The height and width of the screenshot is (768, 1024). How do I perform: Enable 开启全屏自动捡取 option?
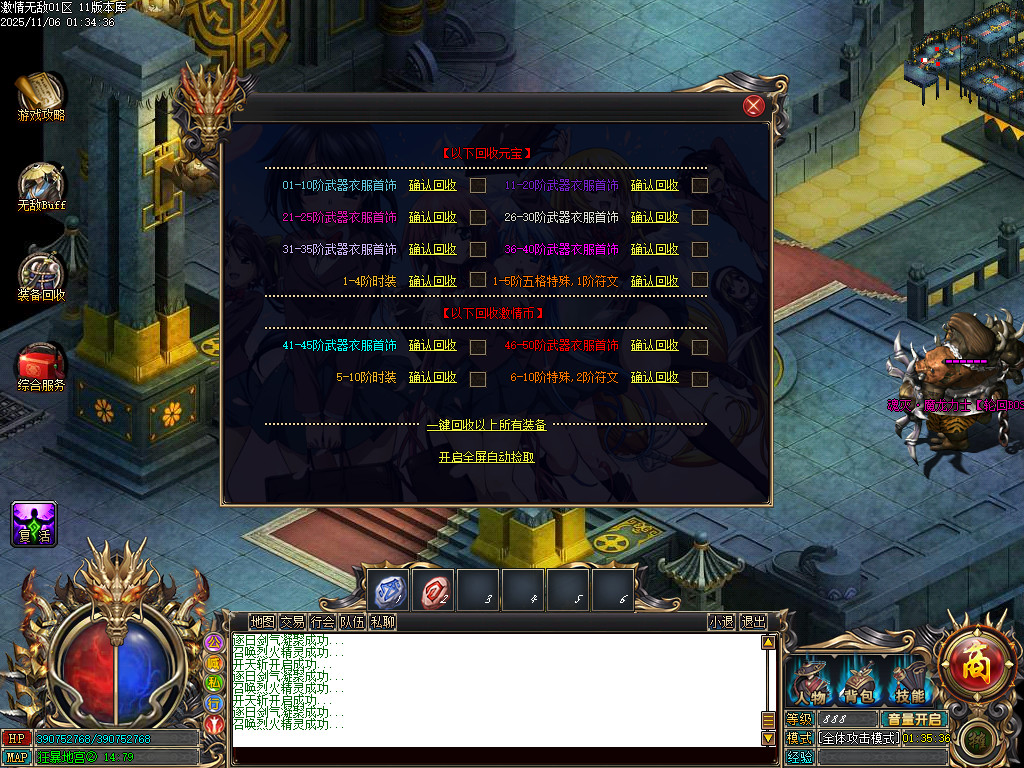point(486,457)
